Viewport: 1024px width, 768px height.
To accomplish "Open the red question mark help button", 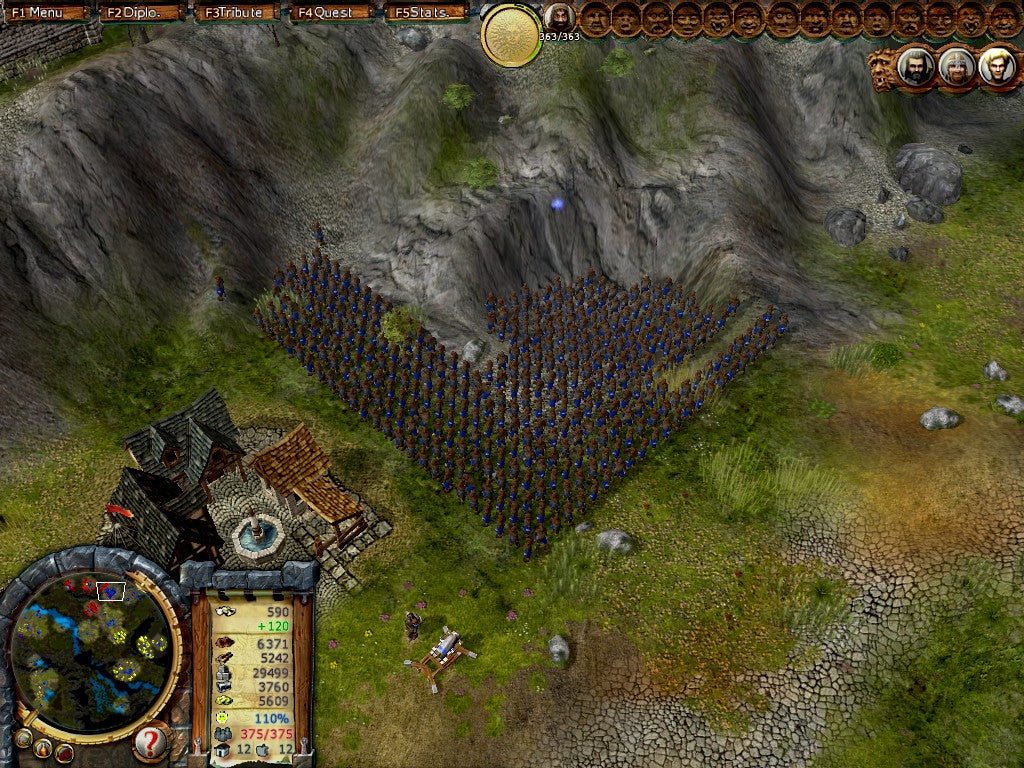I will click(x=150, y=742).
